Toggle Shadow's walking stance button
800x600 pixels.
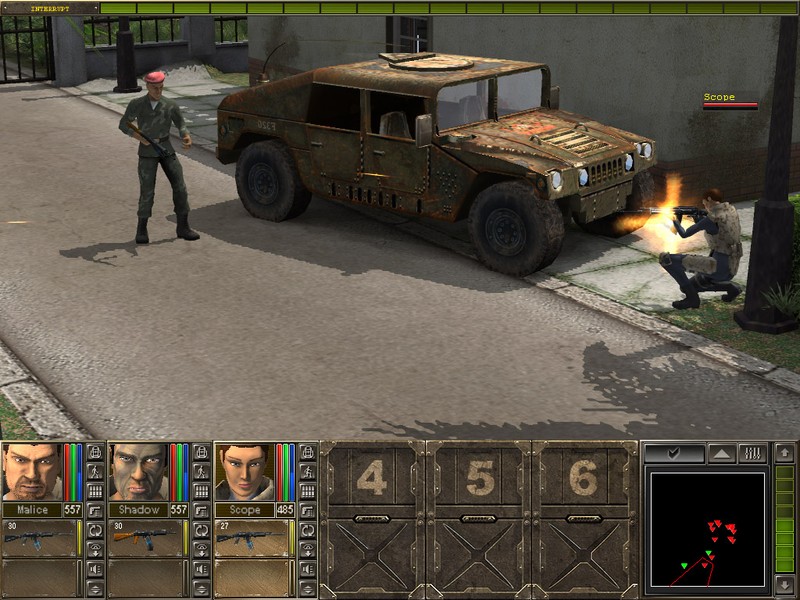[202, 471]
